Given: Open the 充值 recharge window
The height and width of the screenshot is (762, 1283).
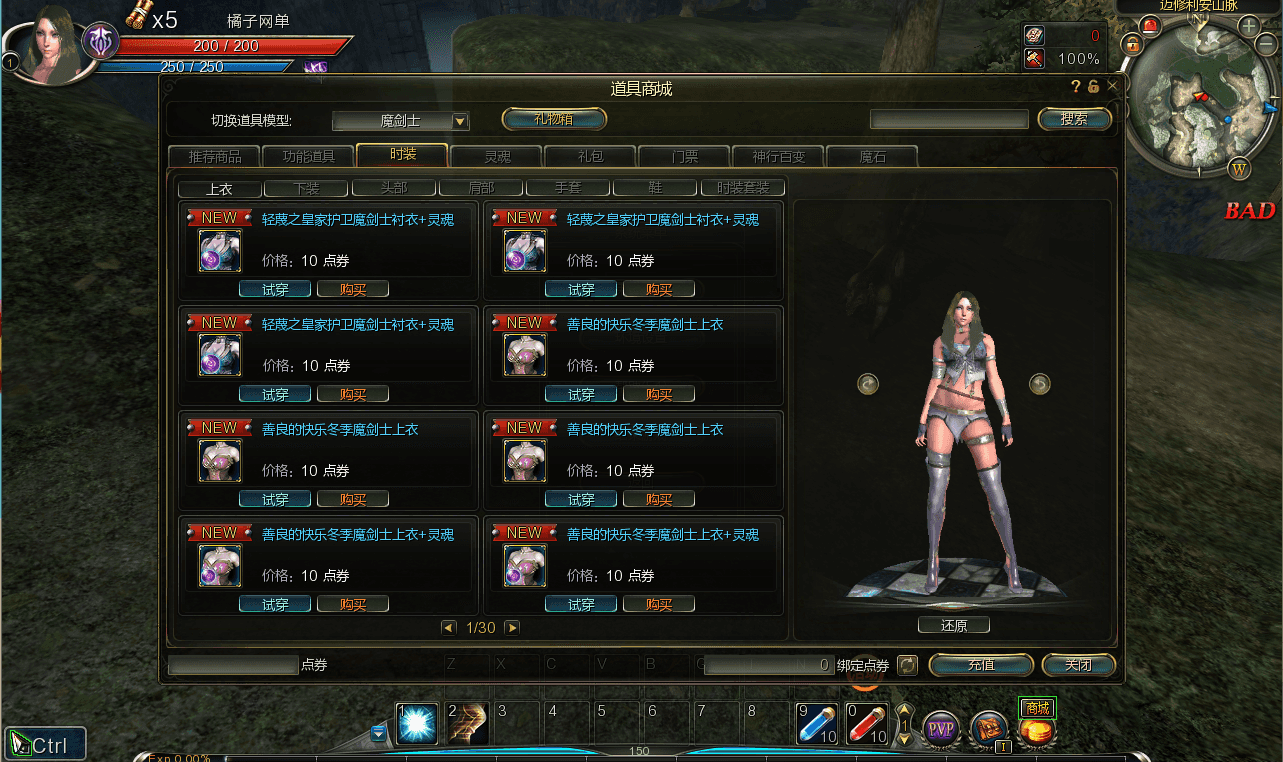Looking at the screenshot, I should 980,665.
